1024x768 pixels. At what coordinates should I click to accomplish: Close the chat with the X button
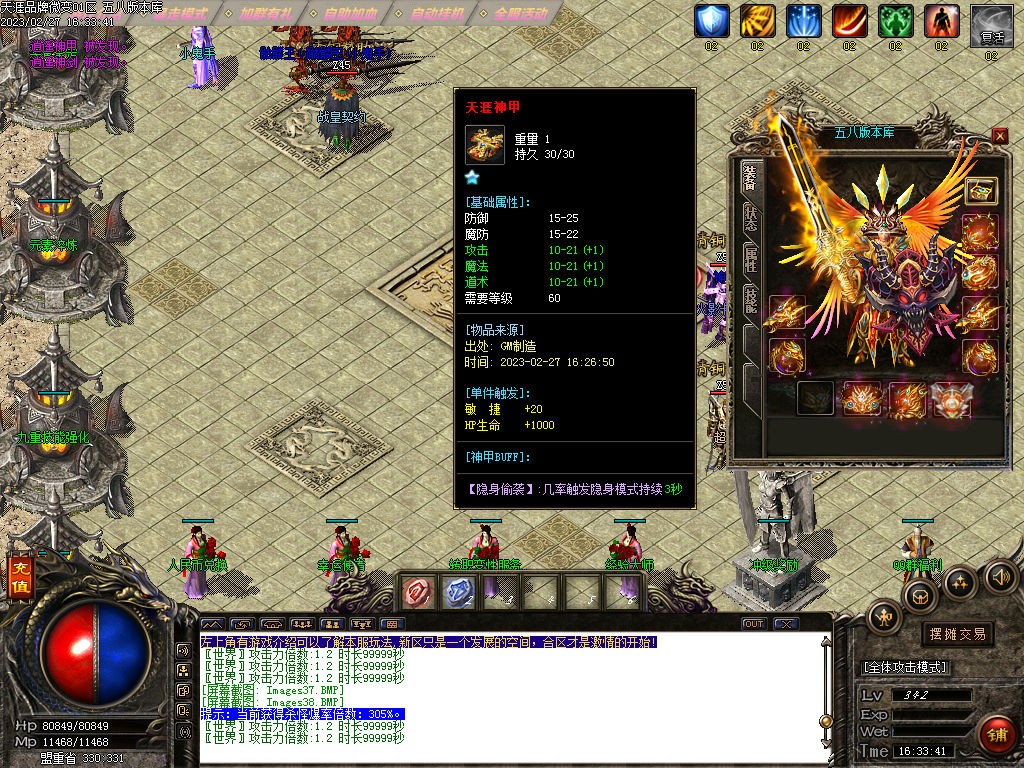tap(786, 624)
